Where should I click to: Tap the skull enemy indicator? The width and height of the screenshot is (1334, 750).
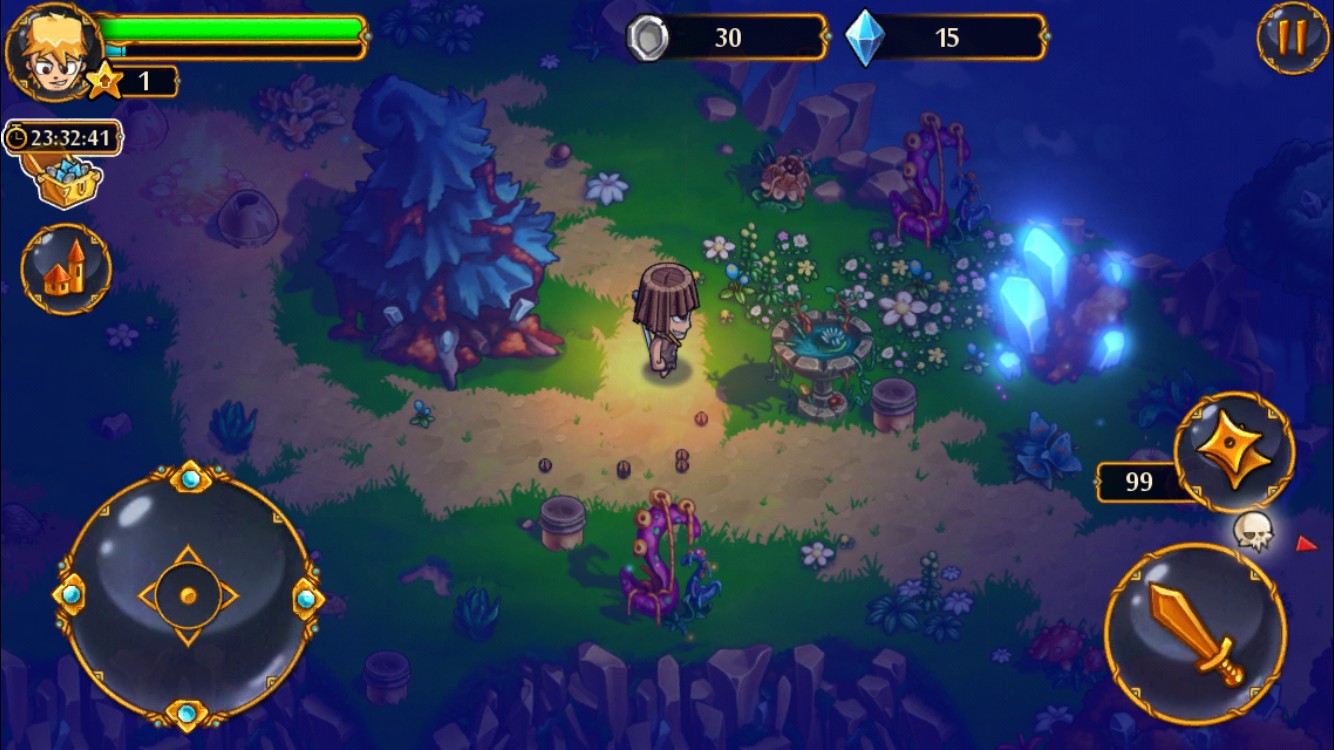1253,530
